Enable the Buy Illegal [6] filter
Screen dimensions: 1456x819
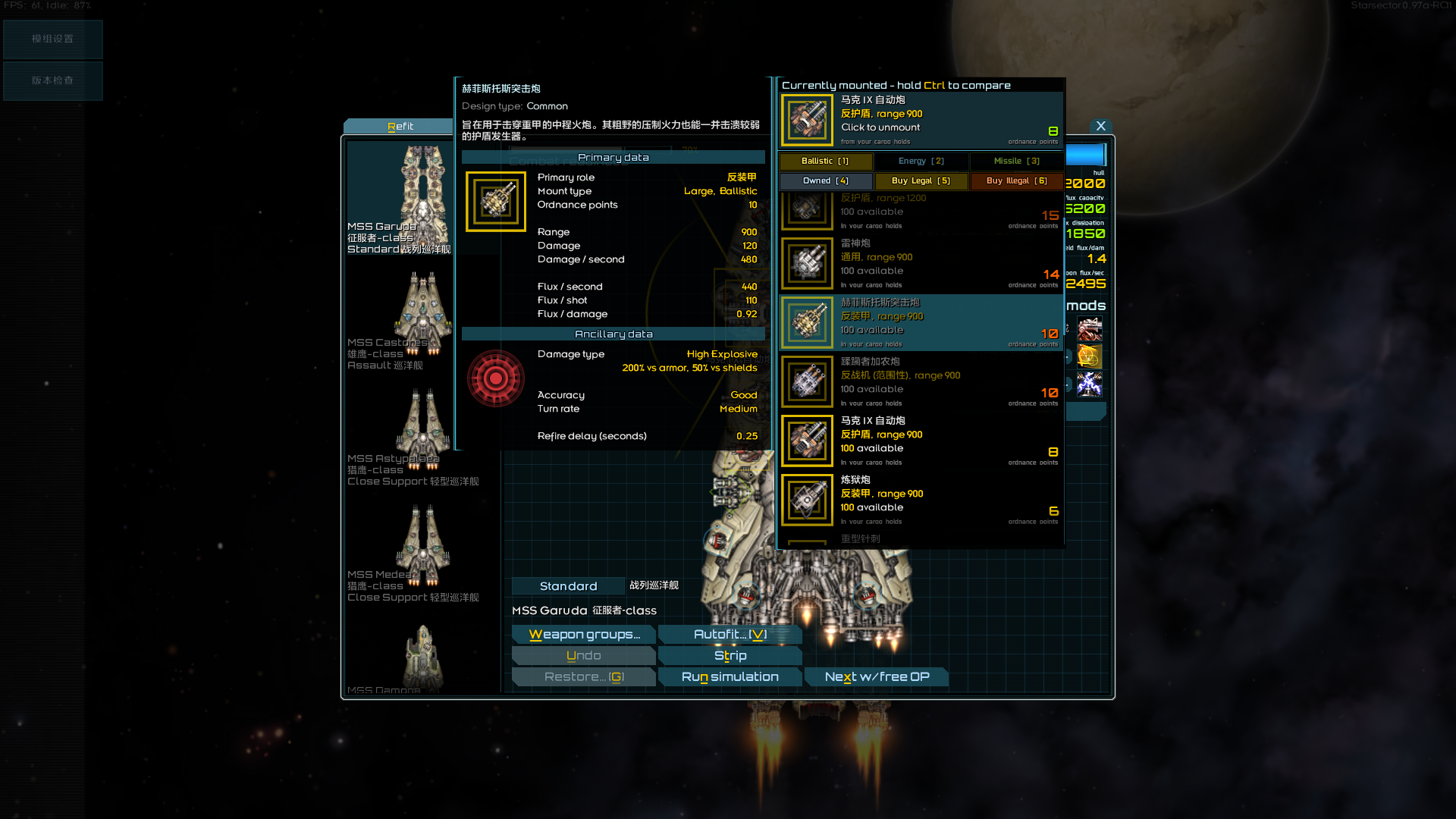click(x=1016, y=180)
